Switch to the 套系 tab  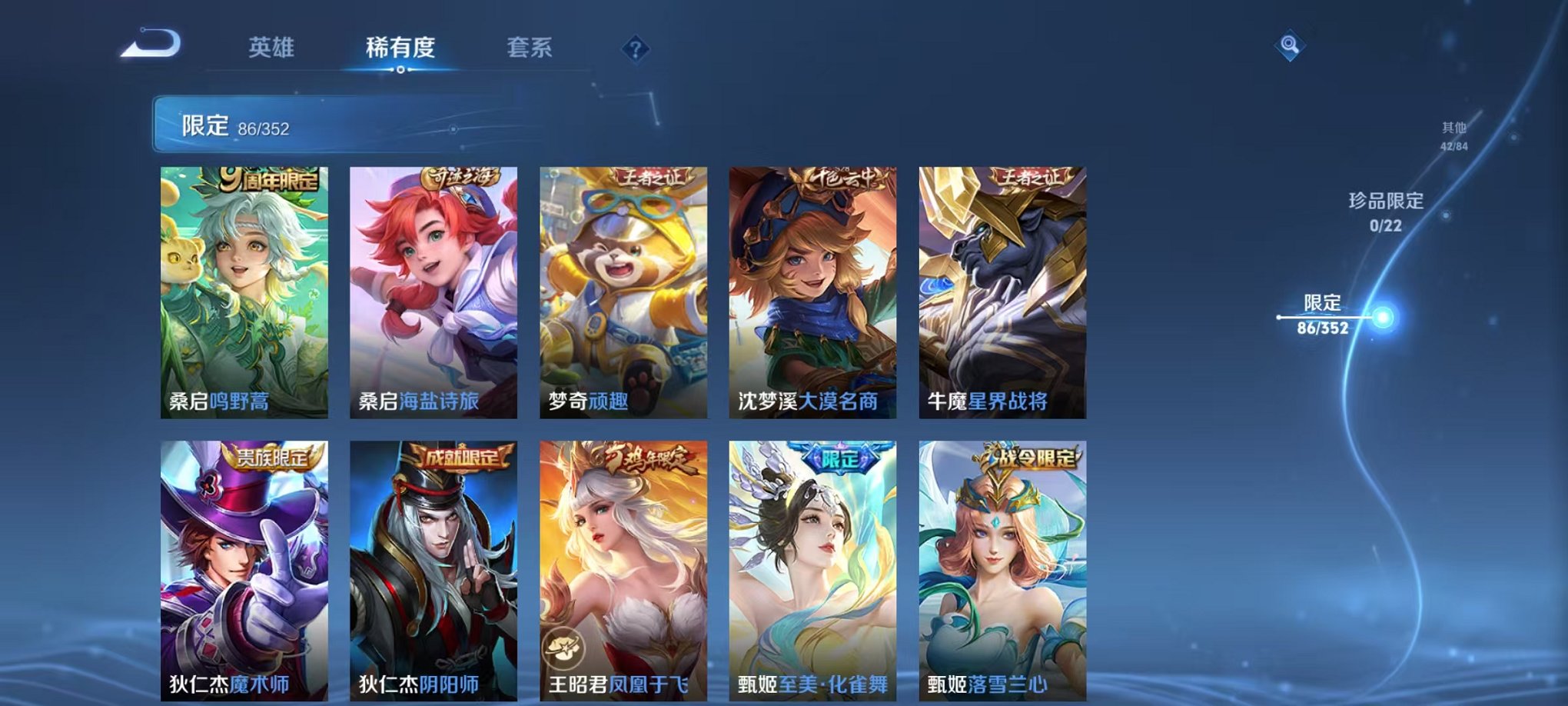pos(531,48)
